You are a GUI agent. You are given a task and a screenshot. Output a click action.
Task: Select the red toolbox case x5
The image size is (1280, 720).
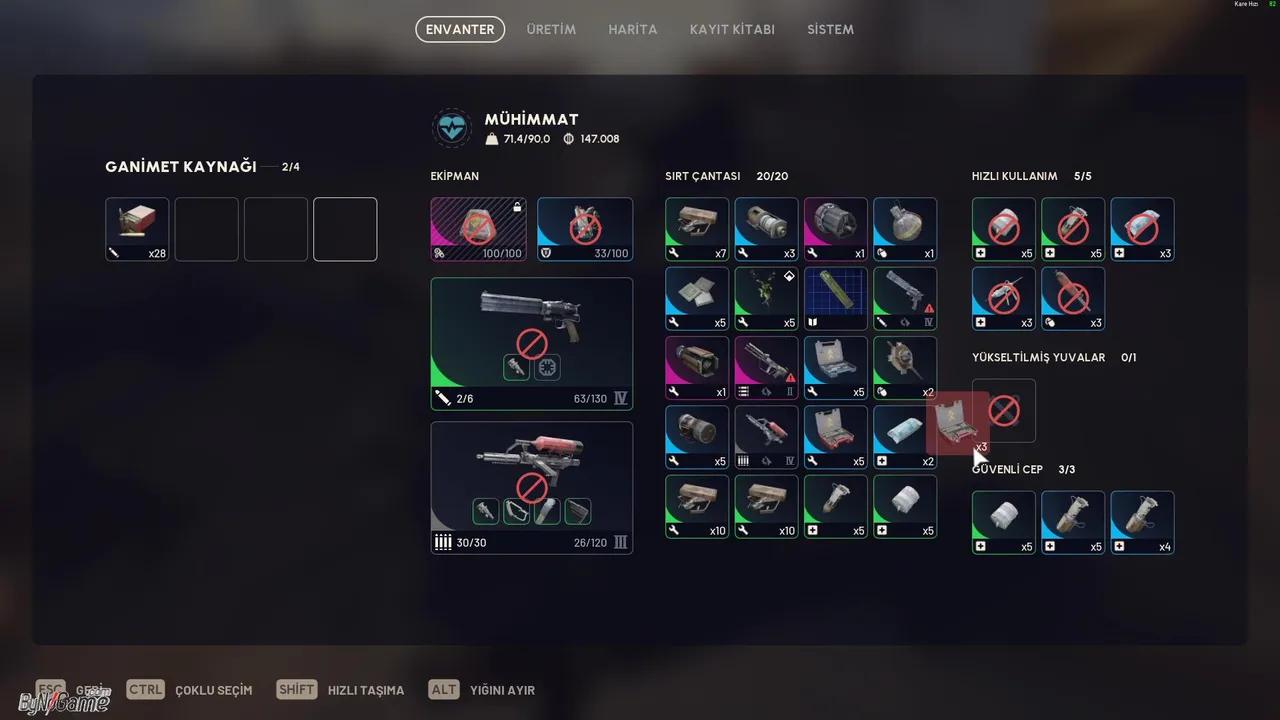(x=835, y=437)
